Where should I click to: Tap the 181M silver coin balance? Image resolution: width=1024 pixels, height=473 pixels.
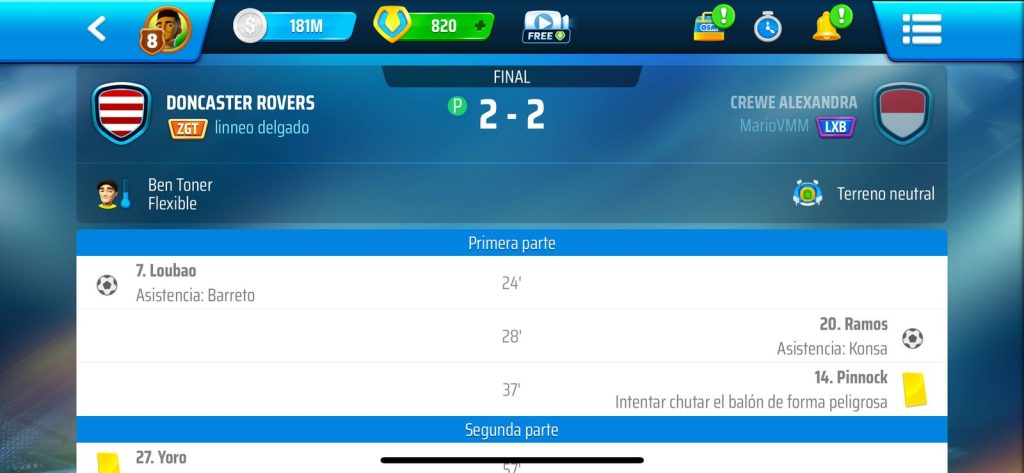295,26
